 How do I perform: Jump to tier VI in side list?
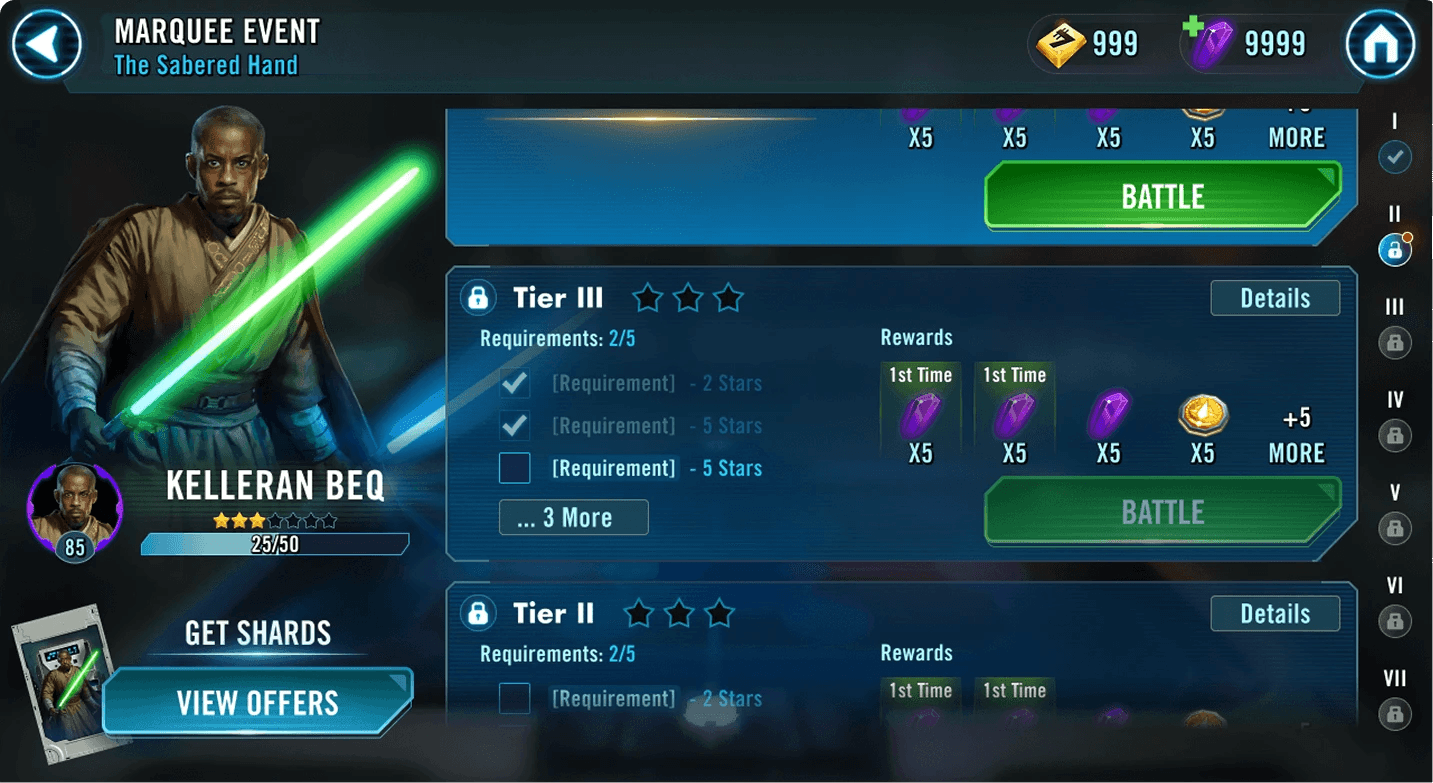coord(1395,621)
